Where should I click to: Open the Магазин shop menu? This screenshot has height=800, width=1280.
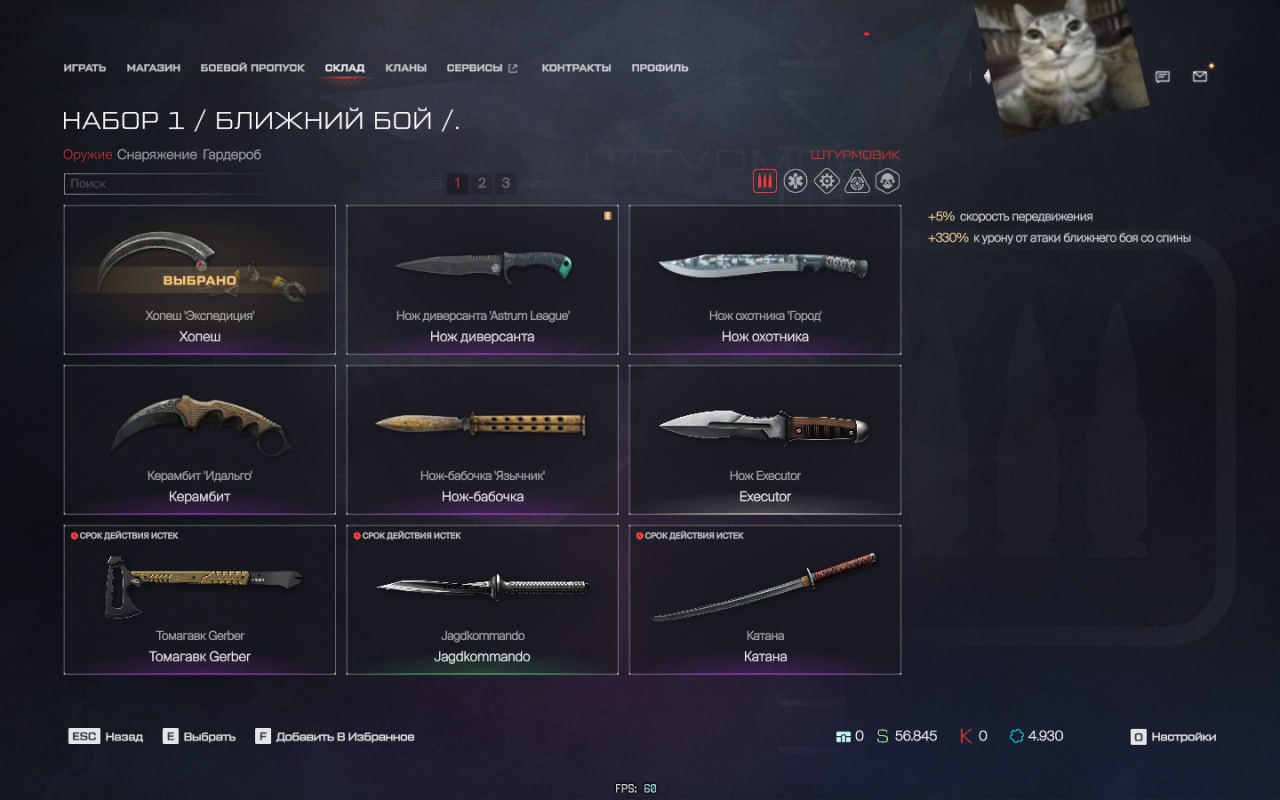[x=153, y=68]
